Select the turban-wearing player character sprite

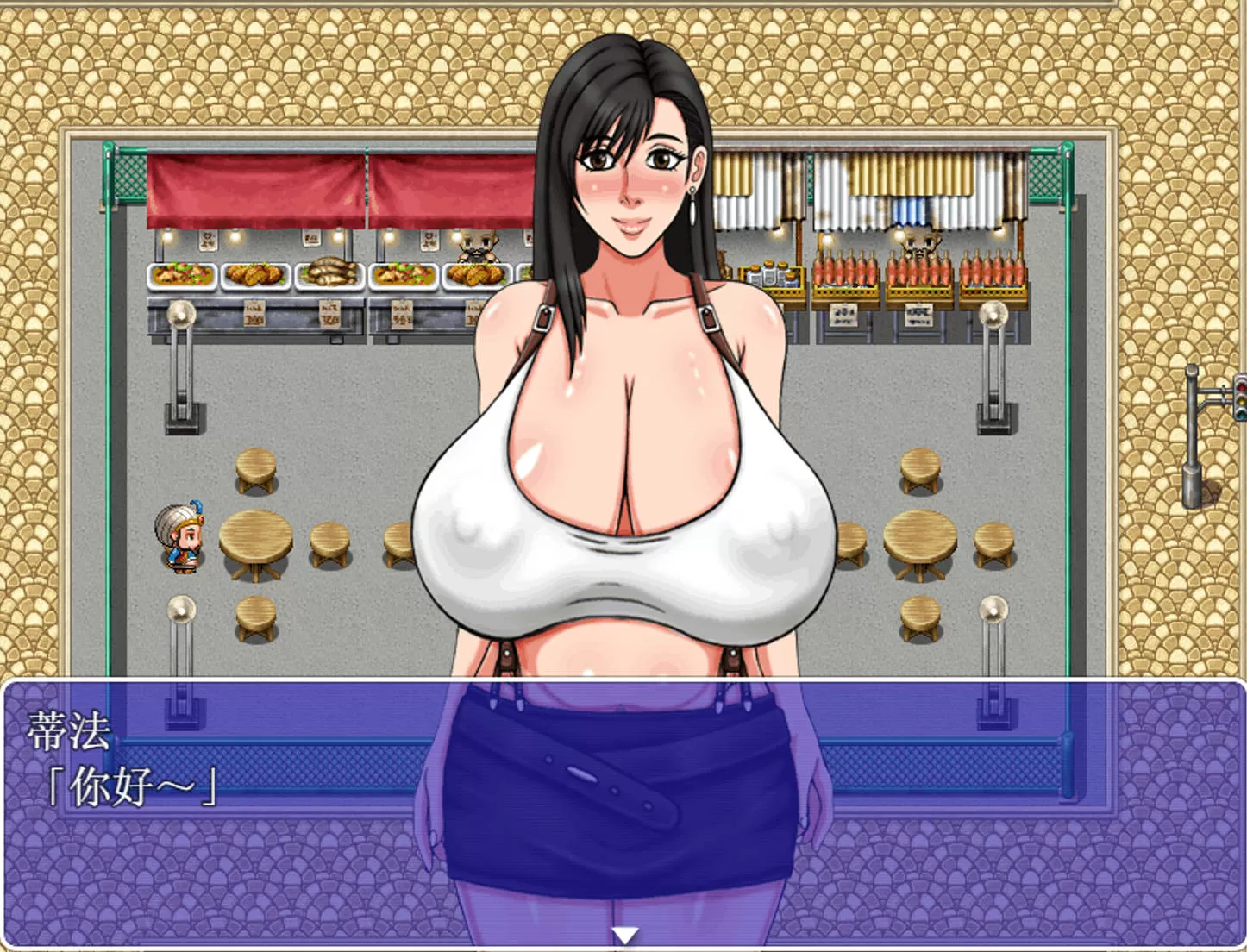[x=181, y=539]
